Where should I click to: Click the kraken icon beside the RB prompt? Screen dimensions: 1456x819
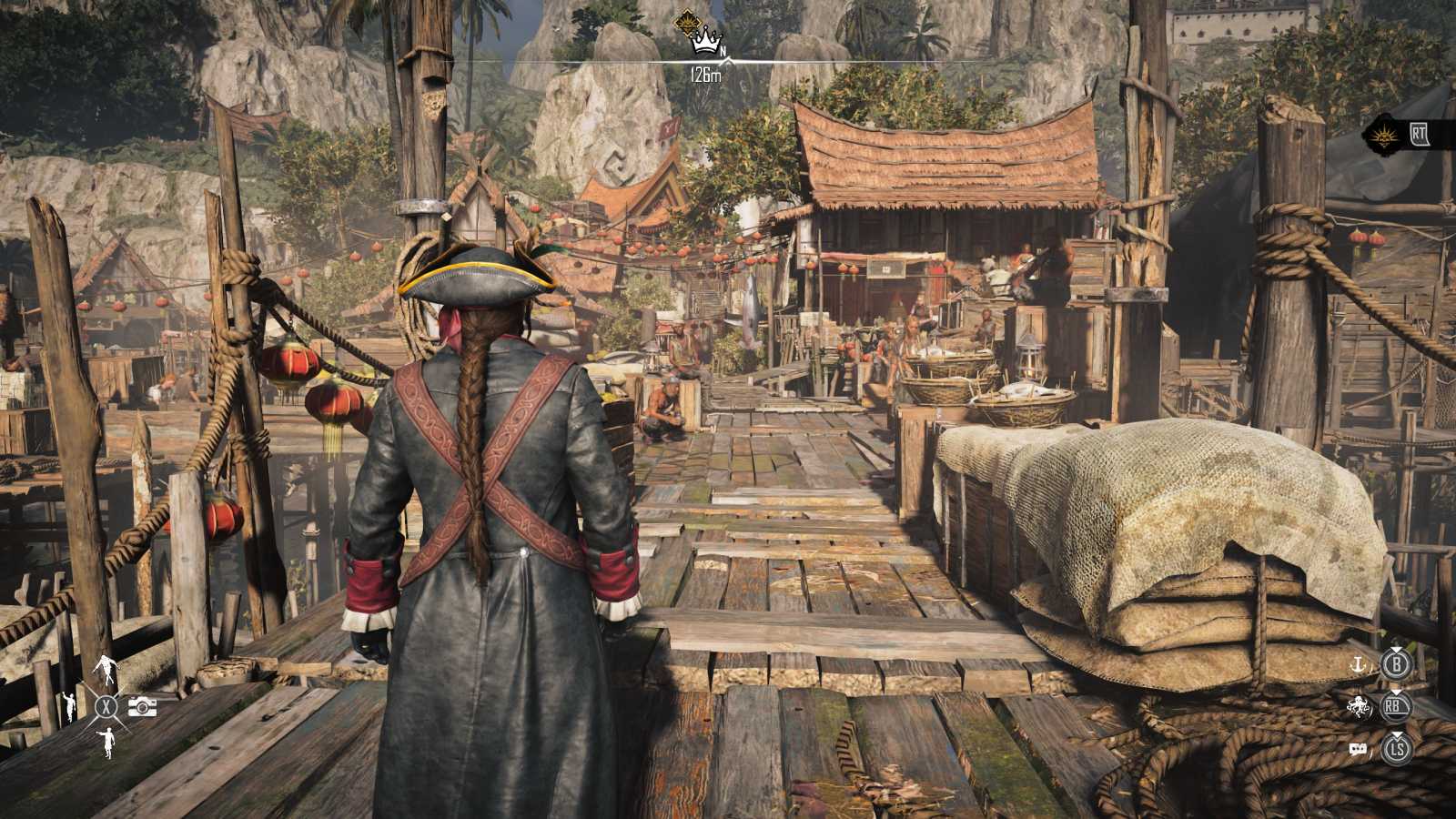(1358, 706)
